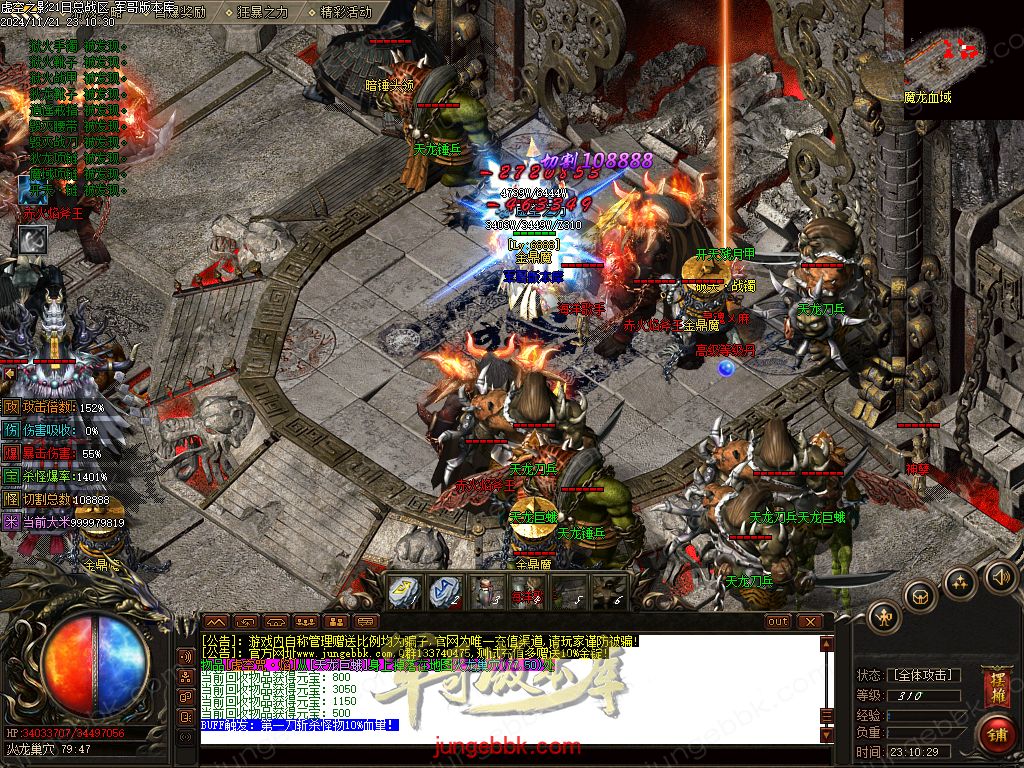The image size is (1024, 768).
Task: Click the minimap in the corner
Action: pyautogui.click(x=963, y=58)
